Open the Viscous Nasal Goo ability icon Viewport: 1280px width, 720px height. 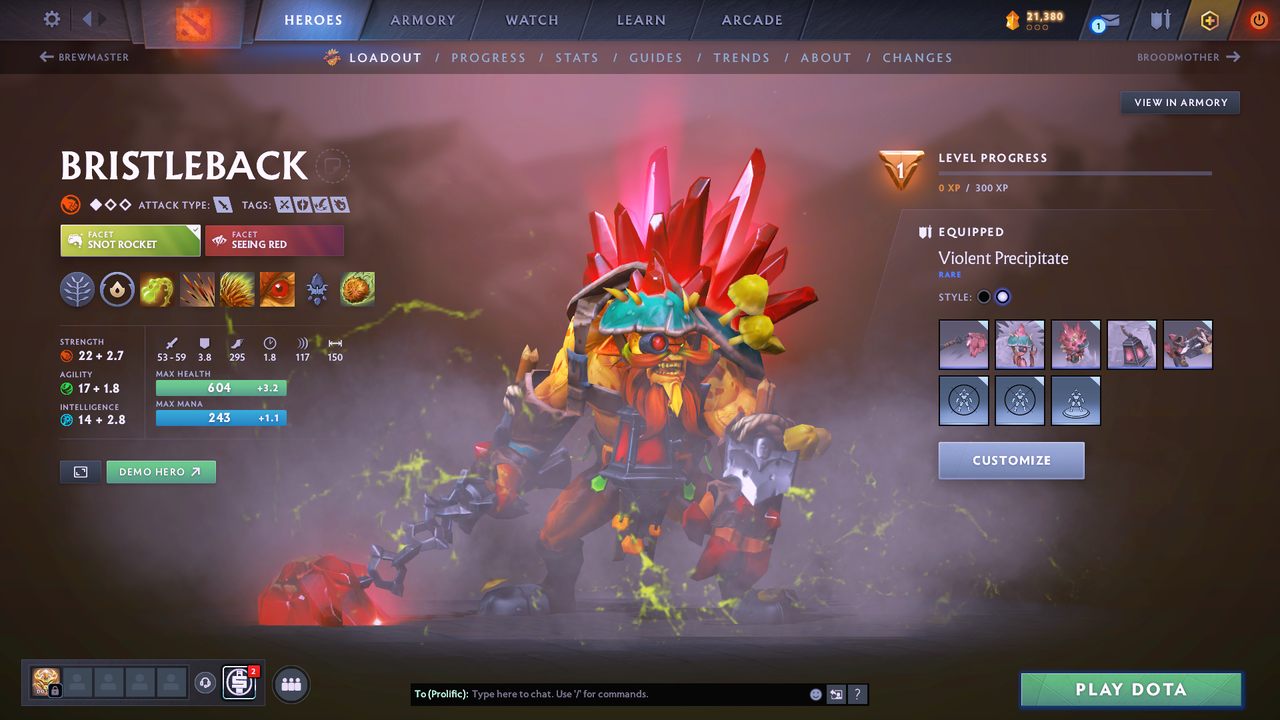(x=157, y=289)
